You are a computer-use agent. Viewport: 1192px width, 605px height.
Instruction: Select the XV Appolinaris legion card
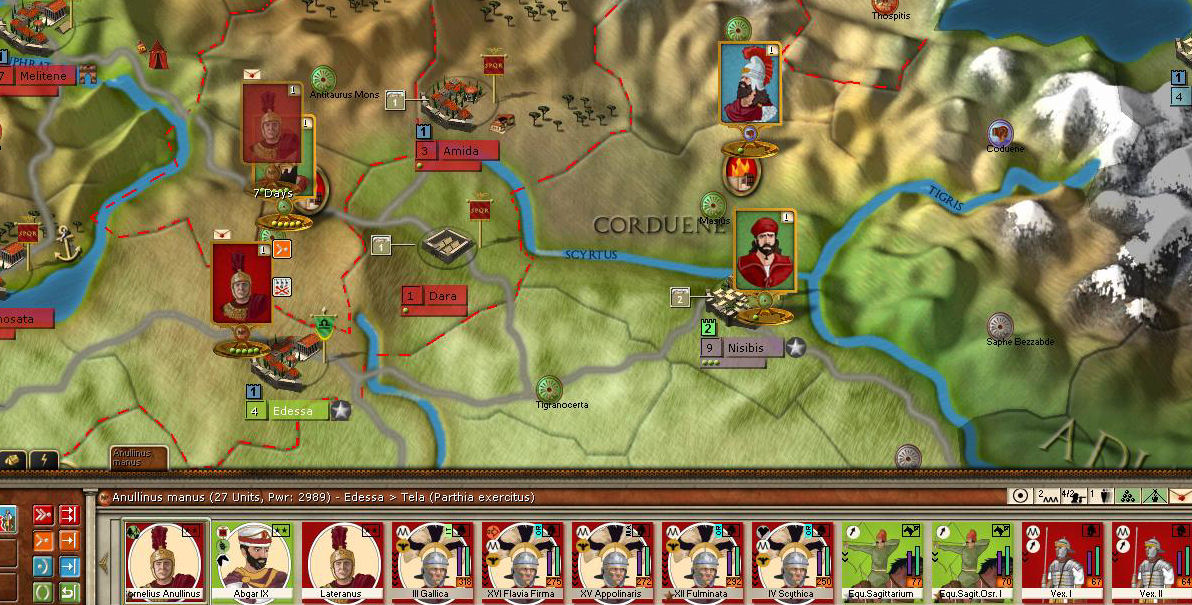[614, 560]
